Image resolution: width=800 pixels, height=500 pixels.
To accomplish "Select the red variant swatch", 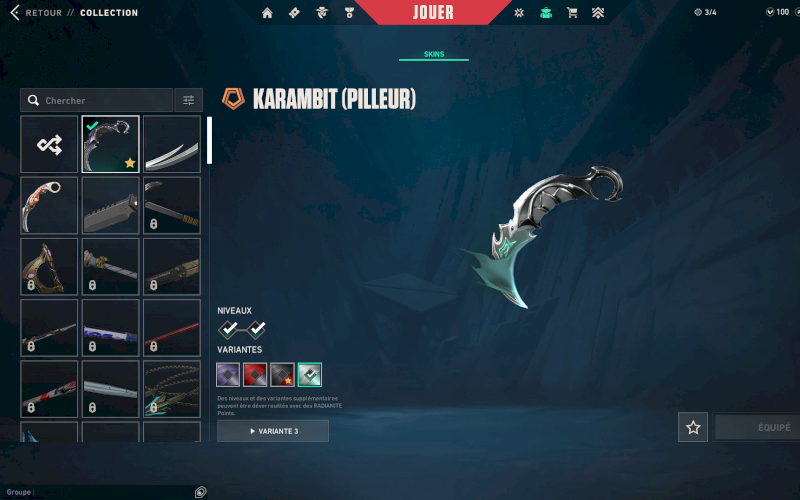I will click(x=255, y=375).
